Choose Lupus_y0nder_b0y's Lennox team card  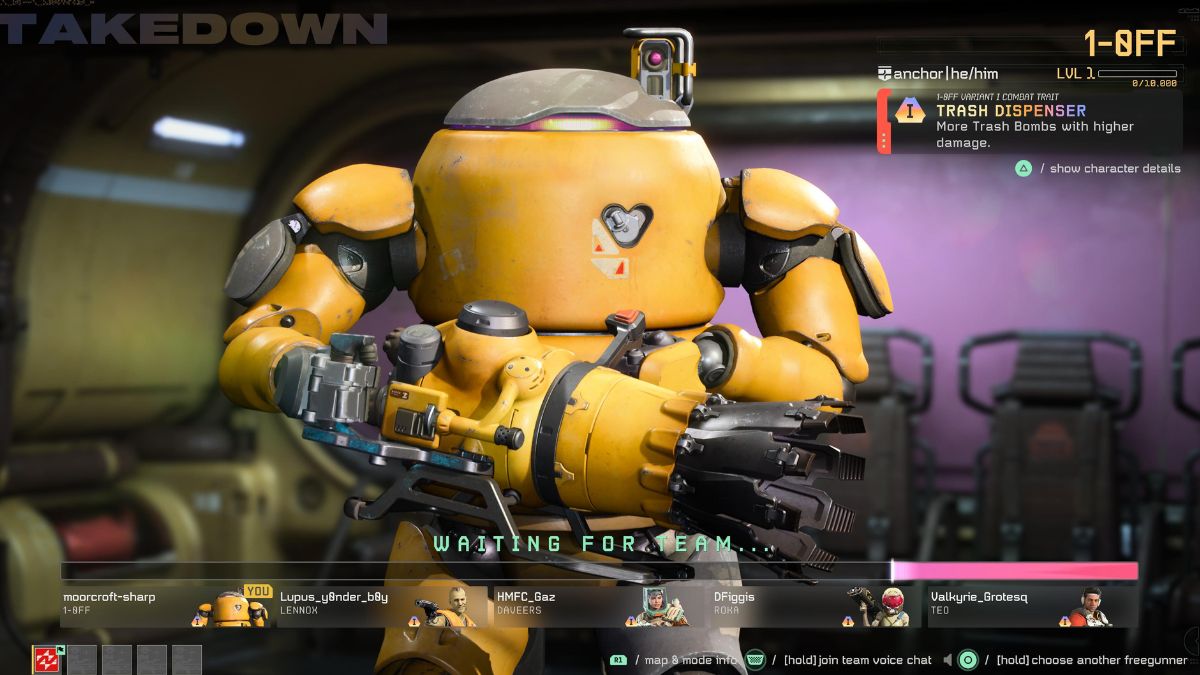(382, 606)
